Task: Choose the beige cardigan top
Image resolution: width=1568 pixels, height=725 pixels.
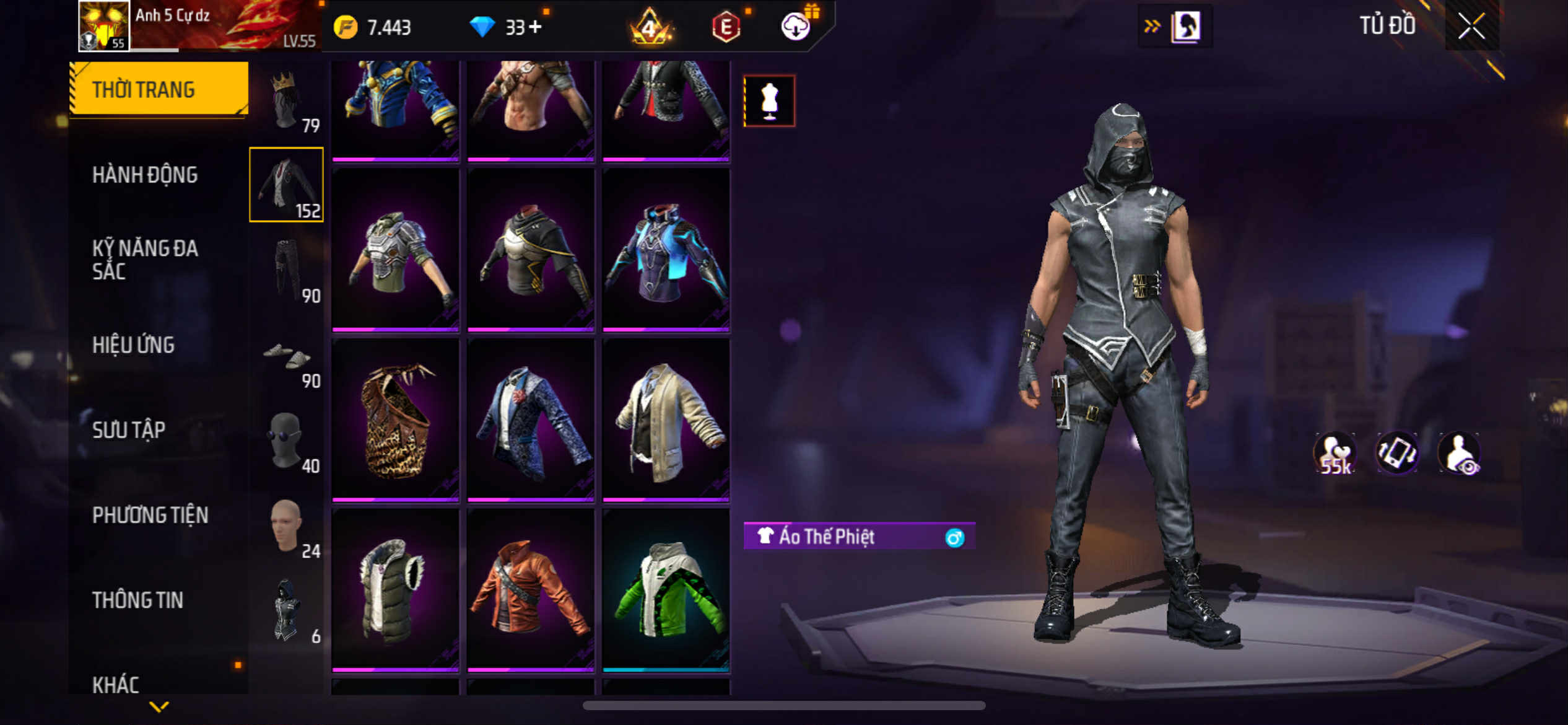Action: (666, 419)
